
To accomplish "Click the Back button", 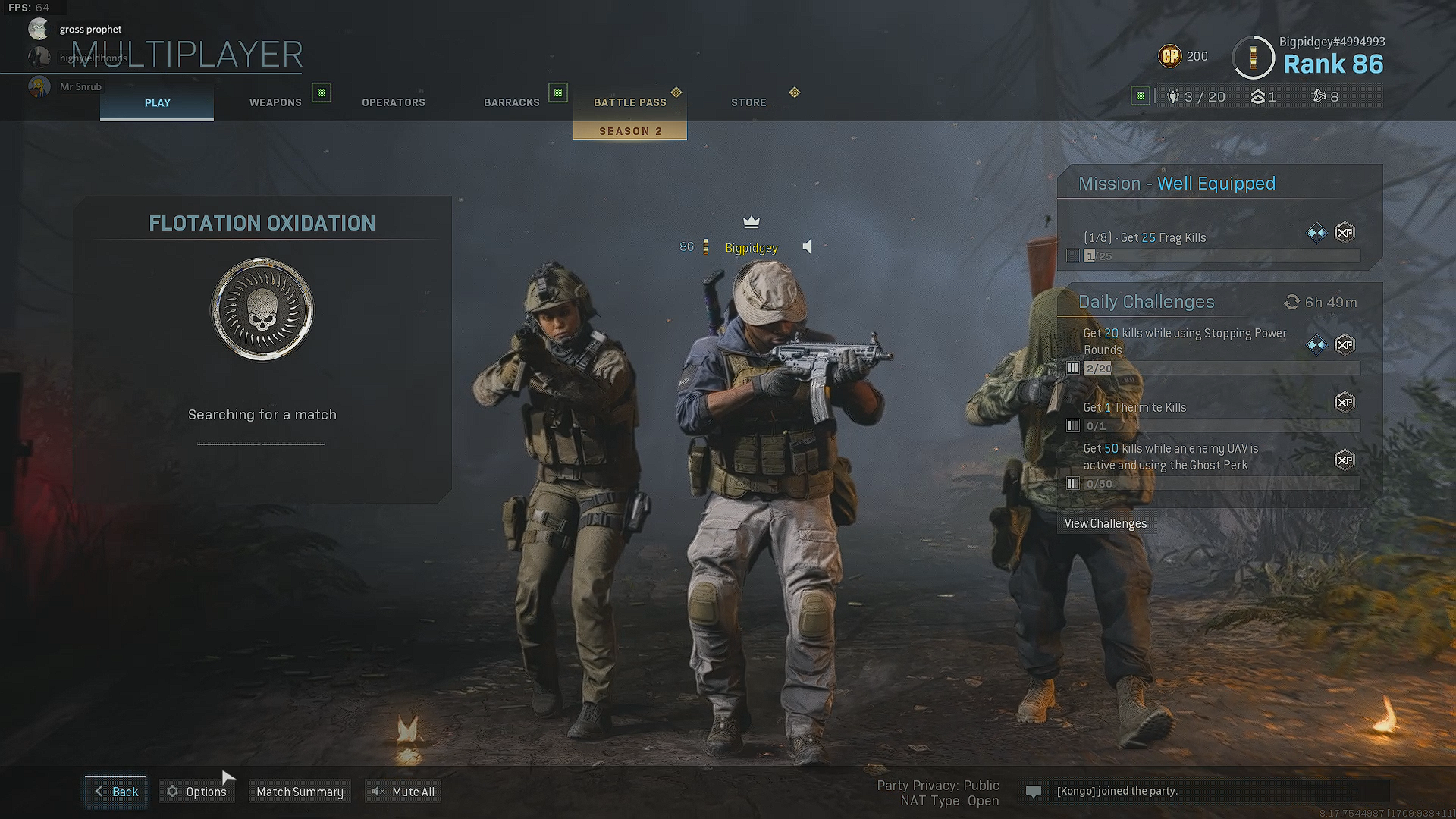I will [x=115, y=791].
